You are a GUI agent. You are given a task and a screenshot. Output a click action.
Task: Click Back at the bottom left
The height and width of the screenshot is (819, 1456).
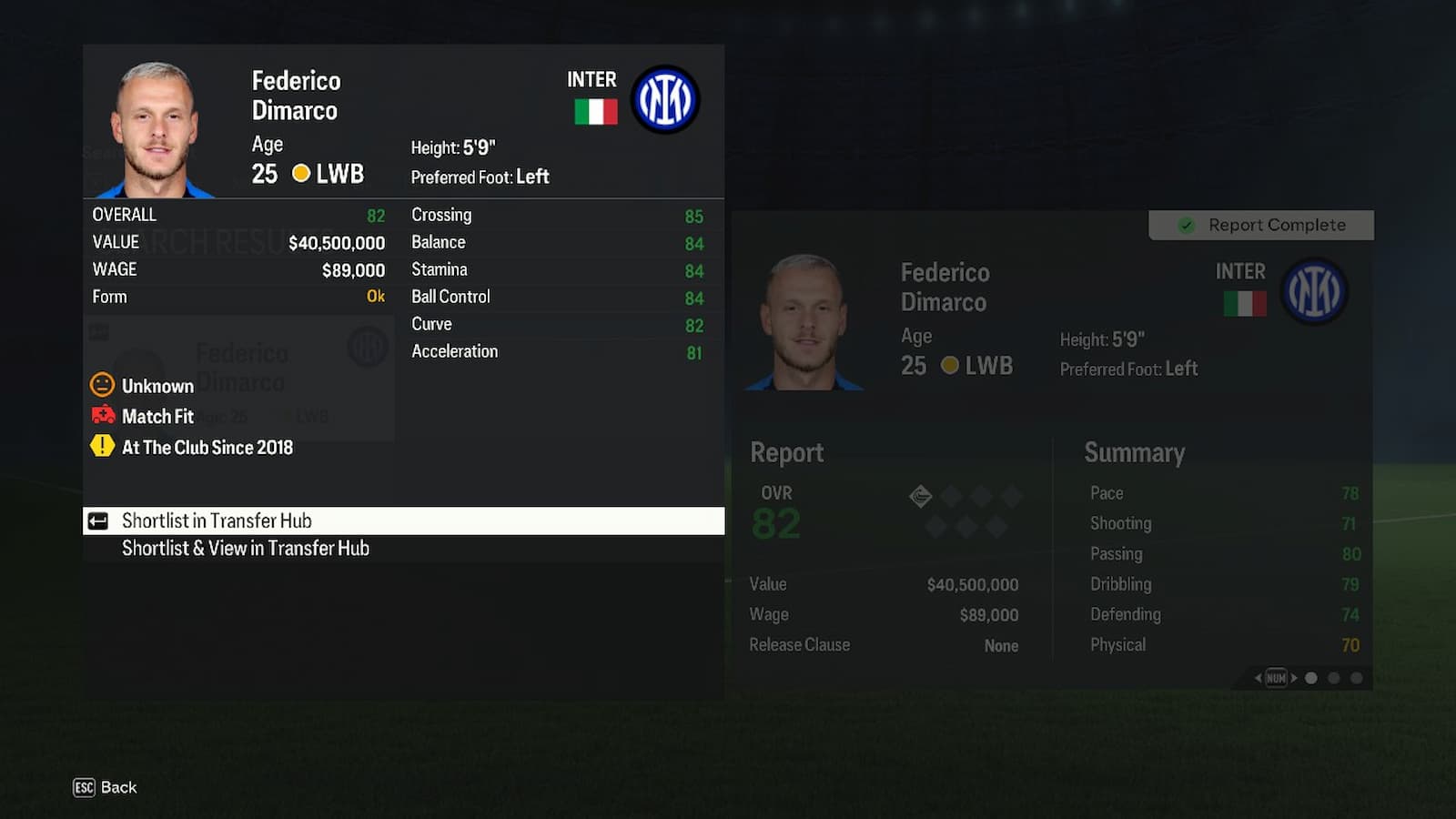118,788
